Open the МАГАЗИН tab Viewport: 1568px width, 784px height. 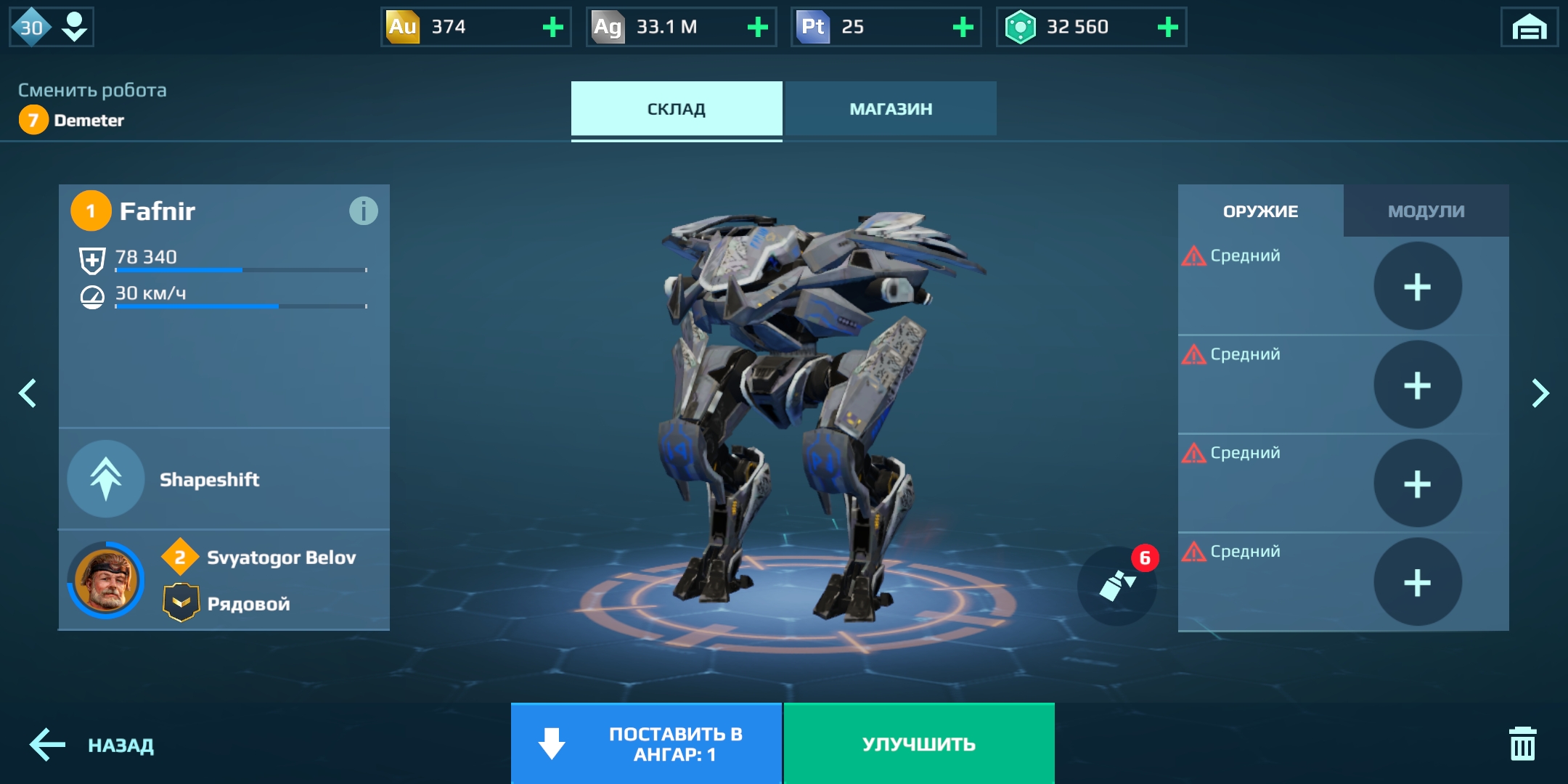[x=890, y=109]
